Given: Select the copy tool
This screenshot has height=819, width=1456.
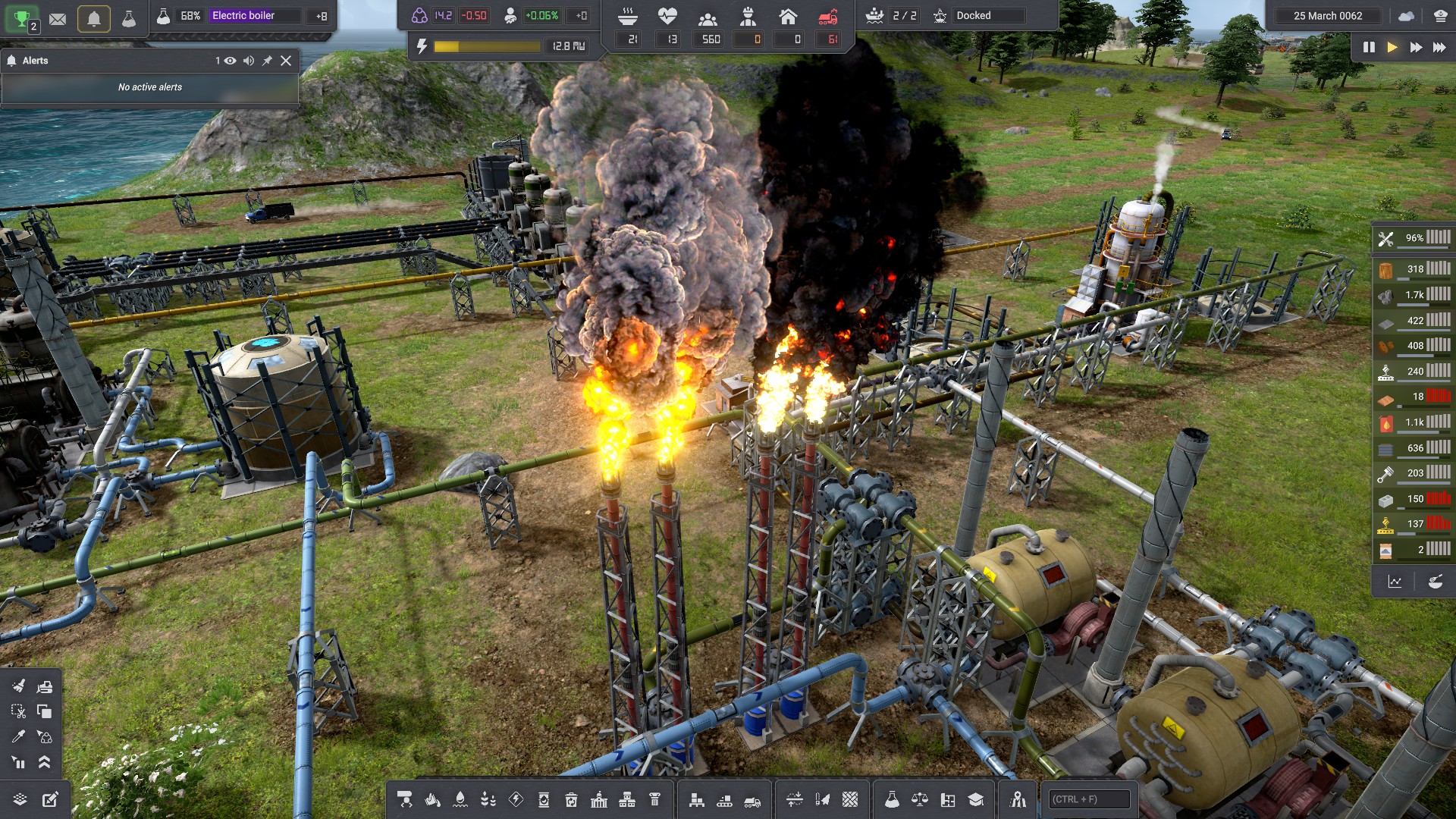Looking at the screenshot, I should pos(45,711).
